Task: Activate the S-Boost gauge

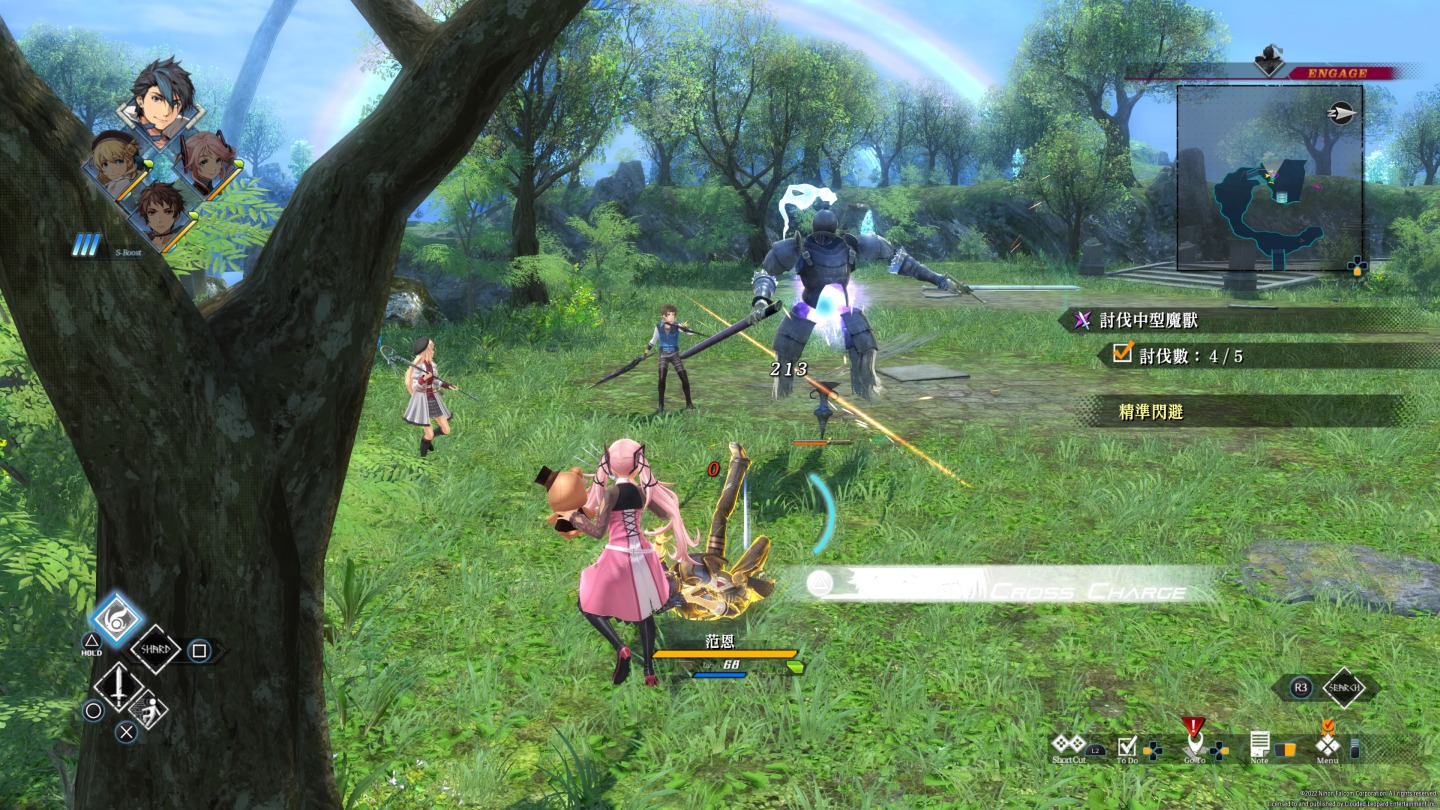Action: [x=86, y=246]
